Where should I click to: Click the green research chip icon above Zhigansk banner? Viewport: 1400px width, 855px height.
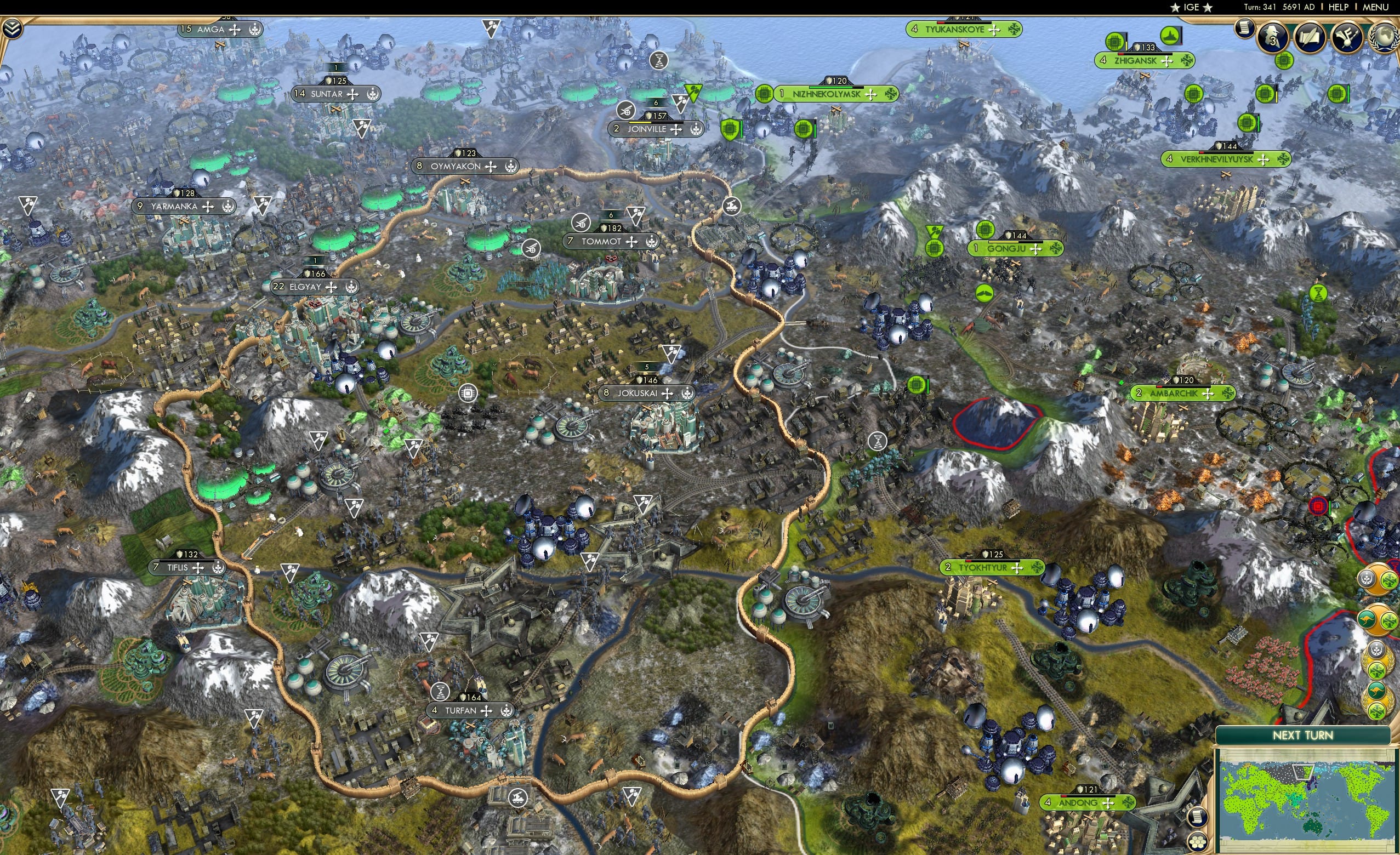(x=1115, y=43)
